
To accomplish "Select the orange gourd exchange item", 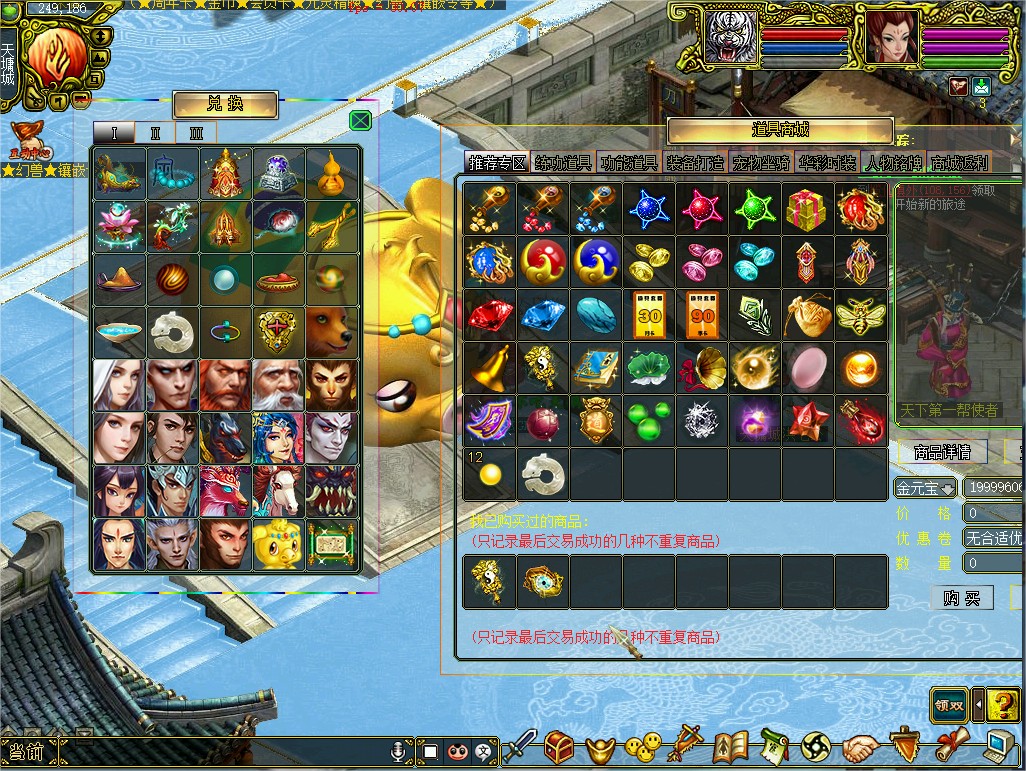I will pyautogui.click(x=332, y=173).
